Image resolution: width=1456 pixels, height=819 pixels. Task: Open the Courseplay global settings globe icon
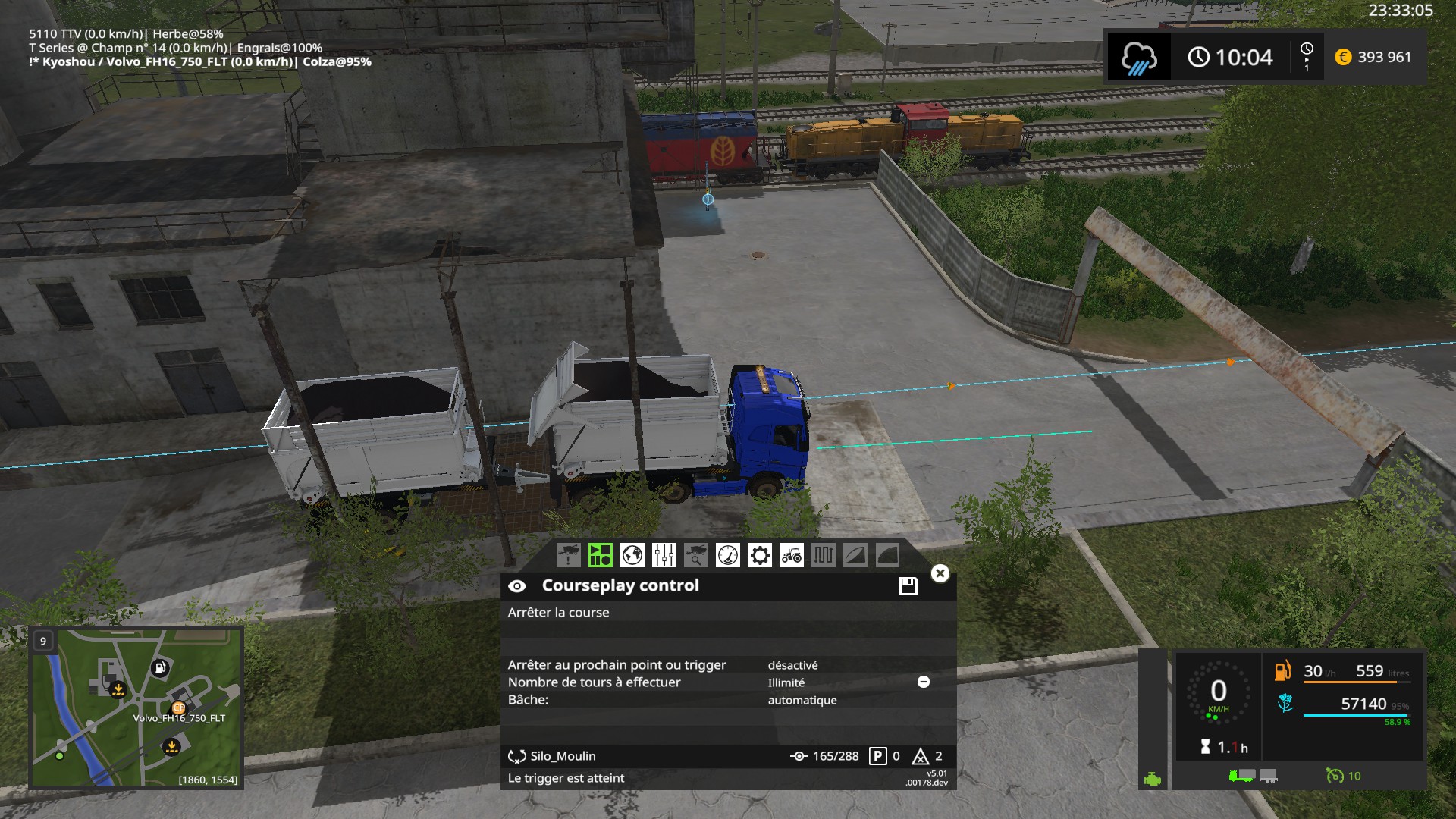633,556
